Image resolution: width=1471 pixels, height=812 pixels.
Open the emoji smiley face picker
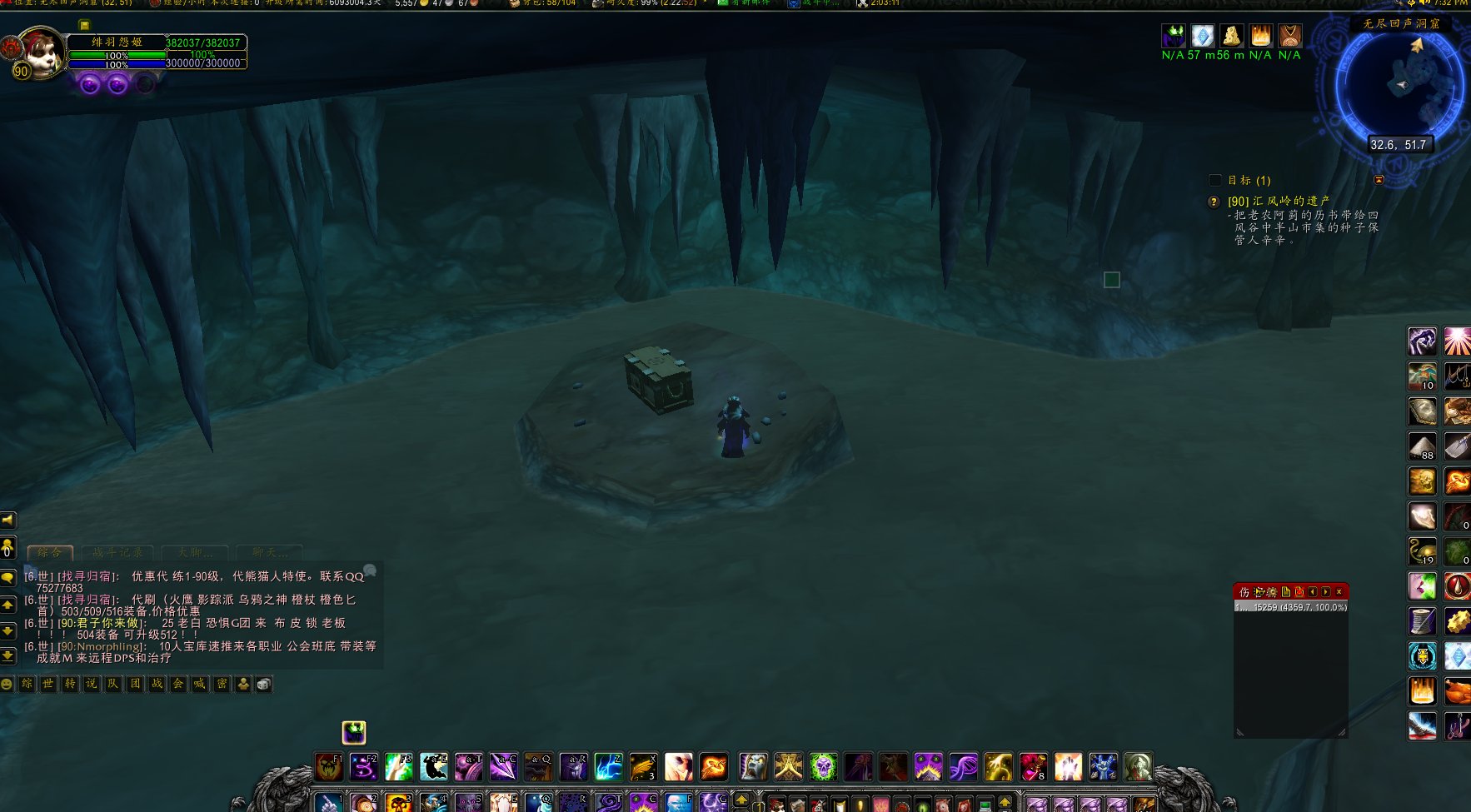tap(7, 684)
